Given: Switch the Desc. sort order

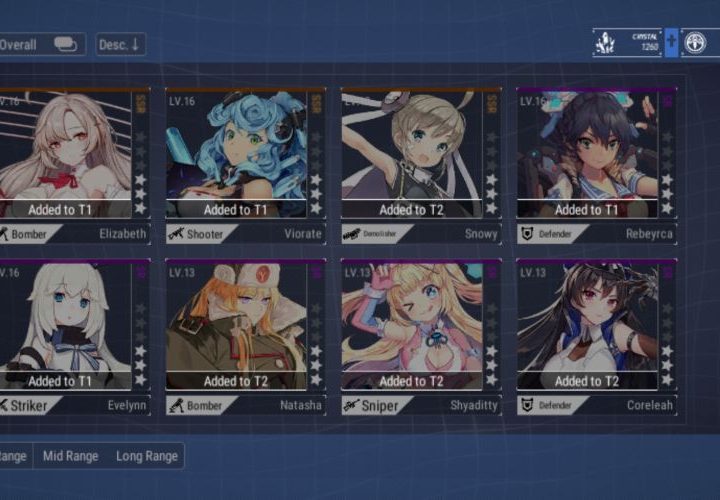Looking at the screenshot, I should pos(121,44).
